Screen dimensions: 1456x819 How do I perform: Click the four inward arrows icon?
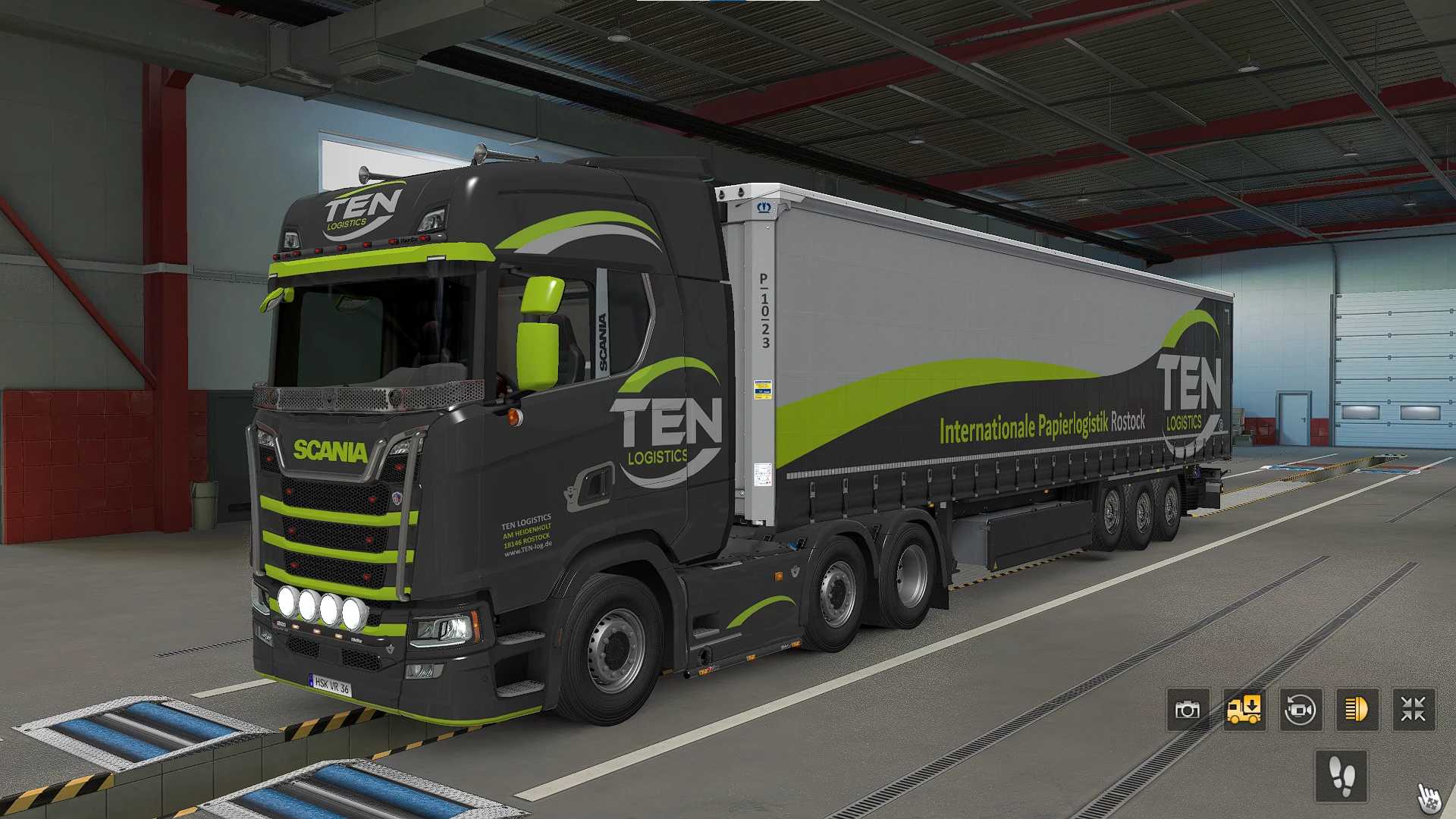coord(1414,710)
